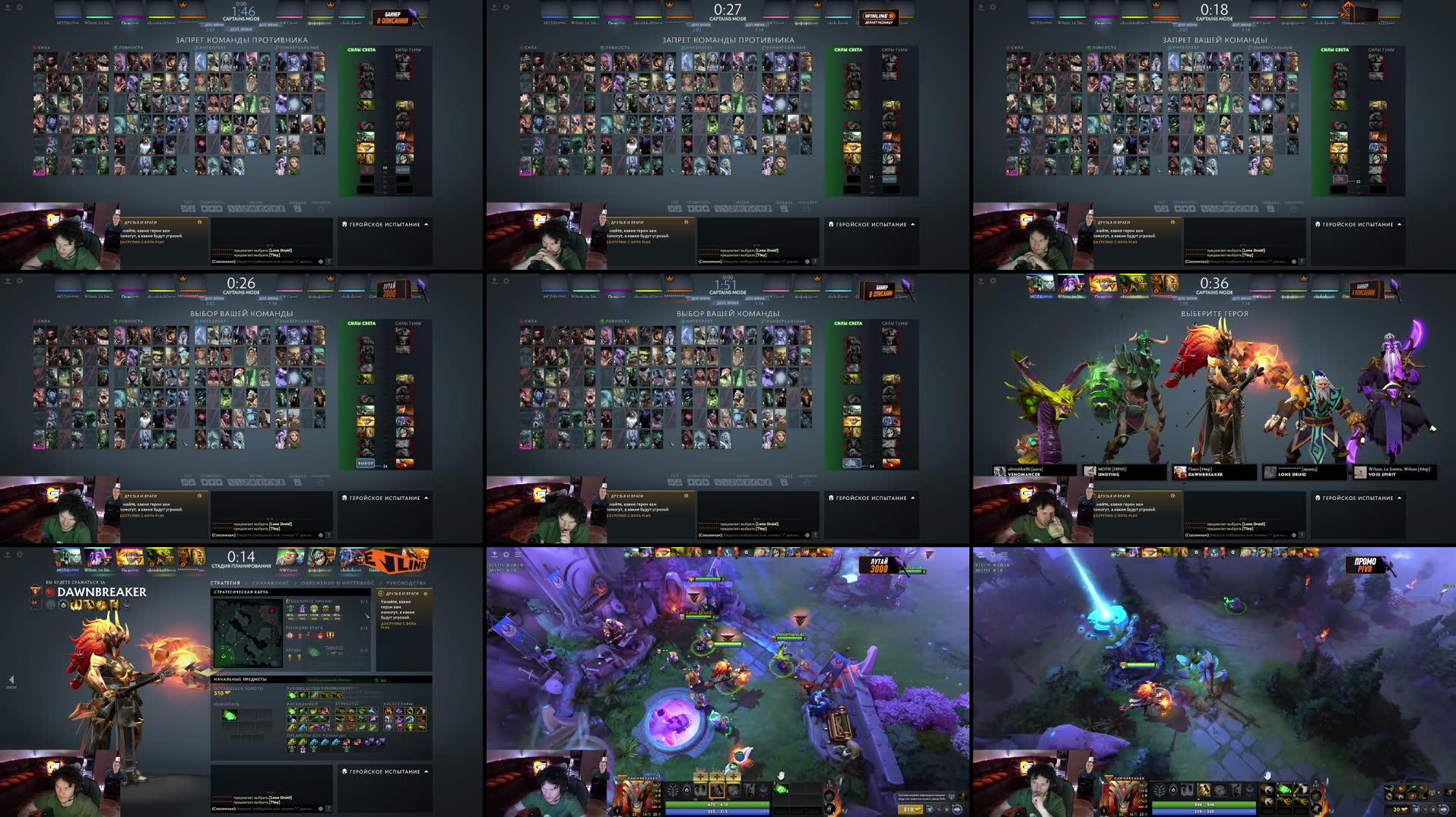Click an Observer Ward icon in the planning panel
1456x817 pixels.
click(x=290, y=658)
